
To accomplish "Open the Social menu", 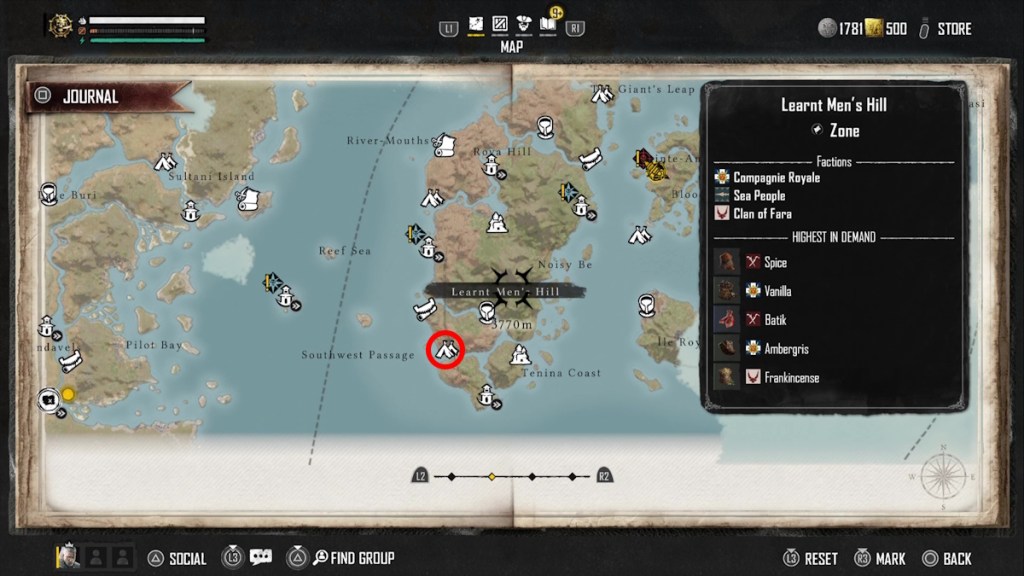I will [187, 558].
